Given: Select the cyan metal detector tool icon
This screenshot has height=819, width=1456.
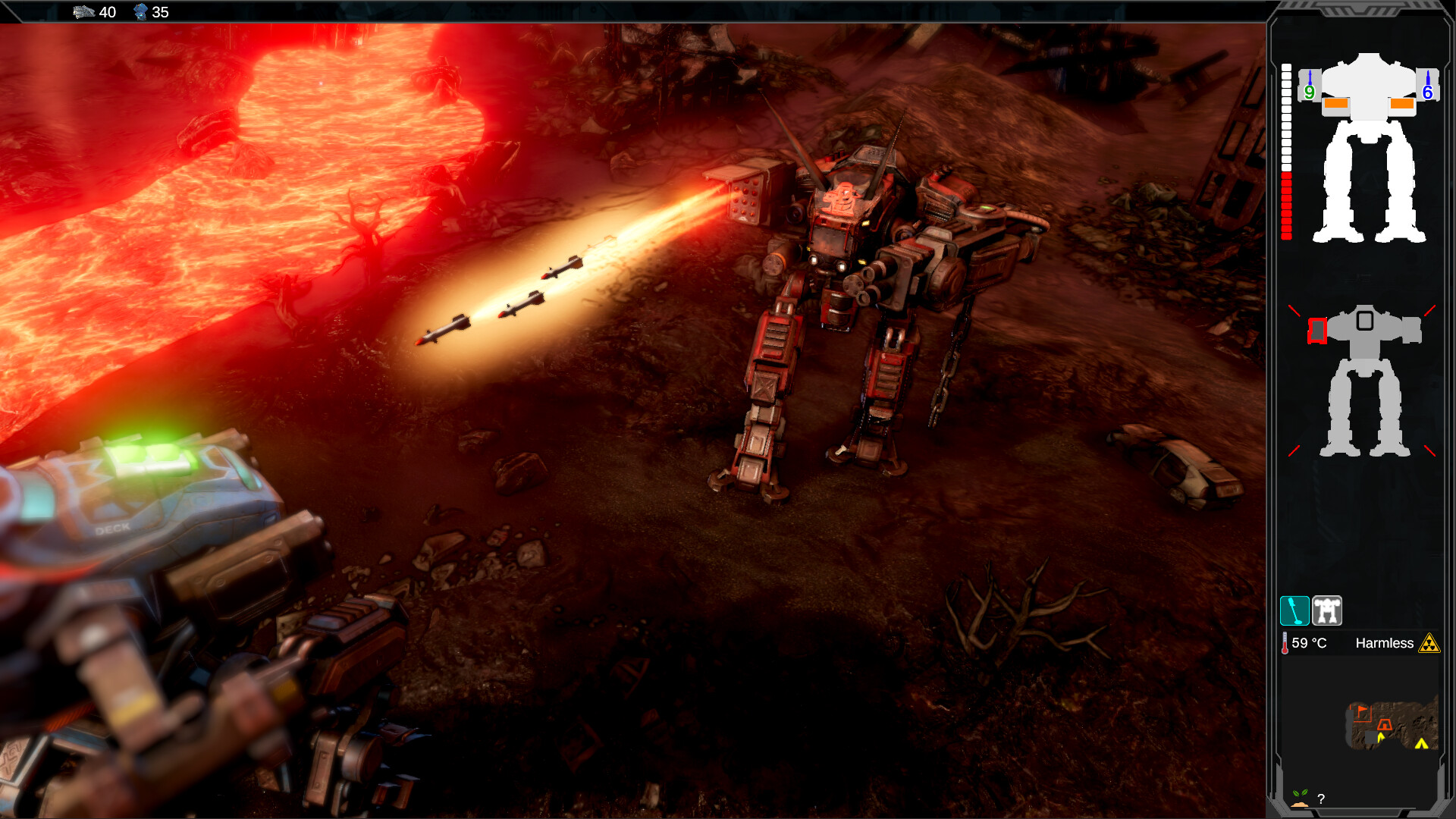Looking at the screenshot, I should tap(1295, 611).
